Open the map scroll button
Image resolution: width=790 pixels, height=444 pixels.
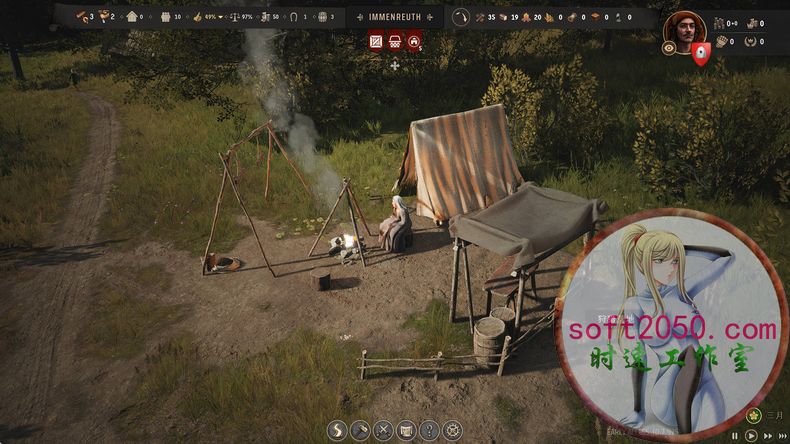point(406,431)
